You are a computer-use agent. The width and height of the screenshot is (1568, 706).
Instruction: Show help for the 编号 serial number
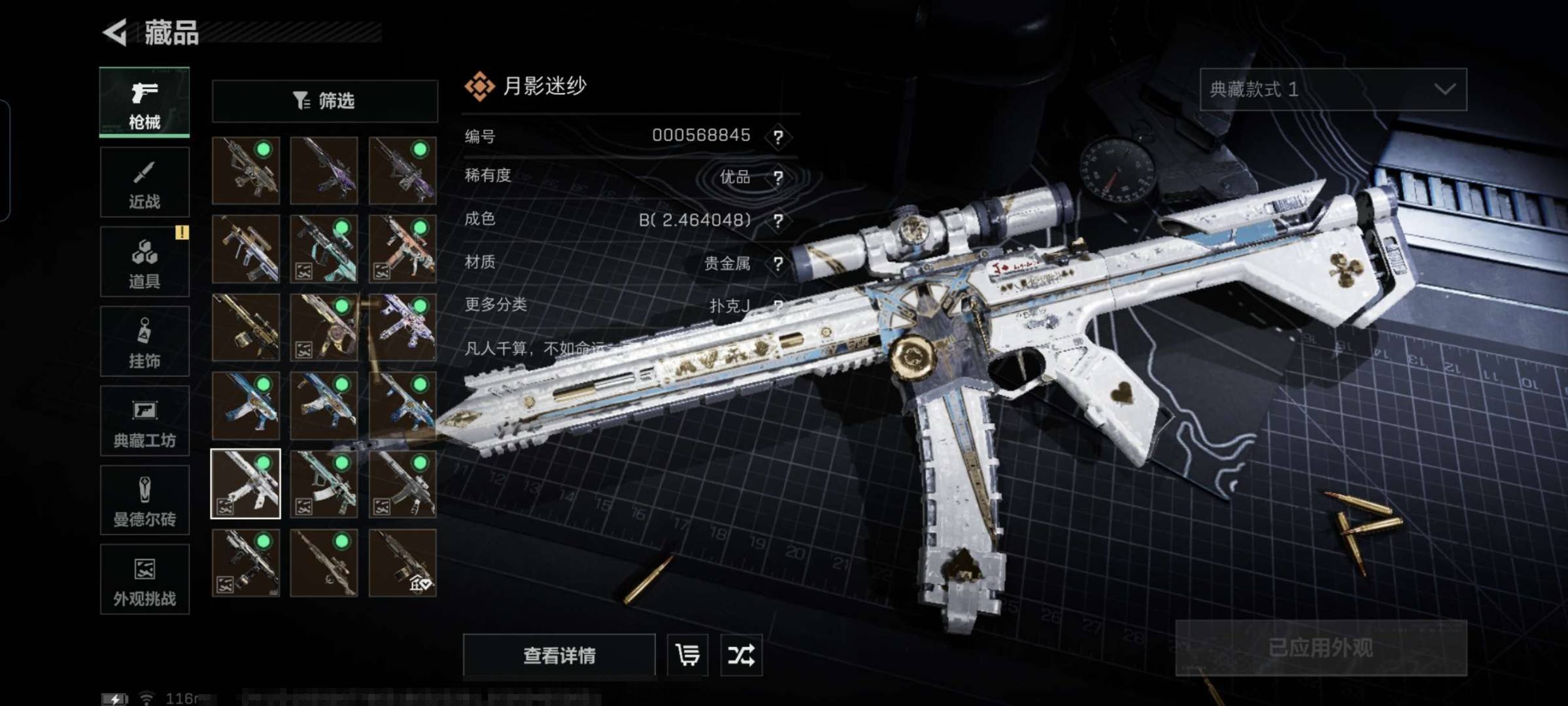pos(778,137)
